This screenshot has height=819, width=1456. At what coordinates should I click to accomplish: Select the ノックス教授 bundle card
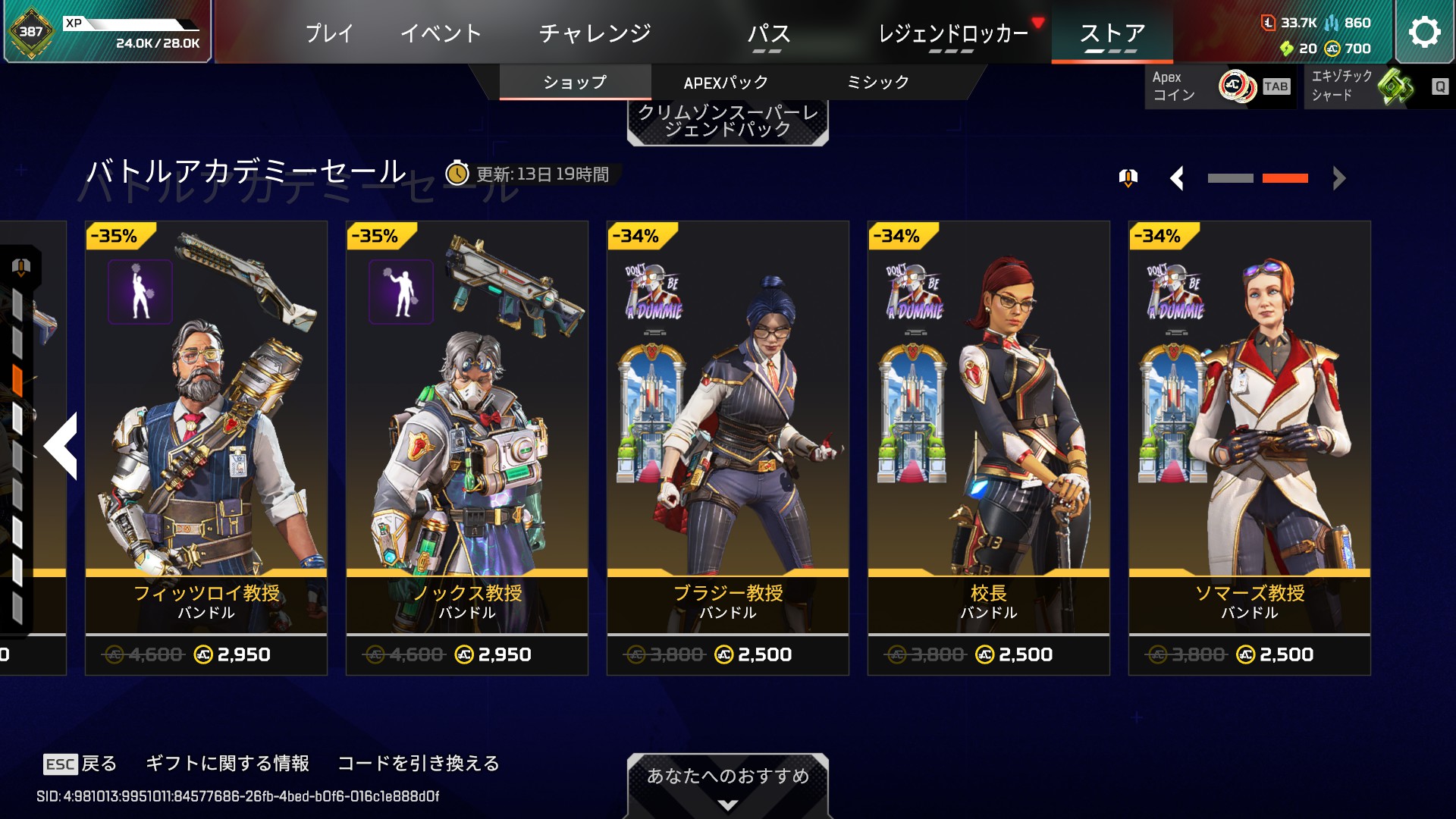(x=467, y=447)
